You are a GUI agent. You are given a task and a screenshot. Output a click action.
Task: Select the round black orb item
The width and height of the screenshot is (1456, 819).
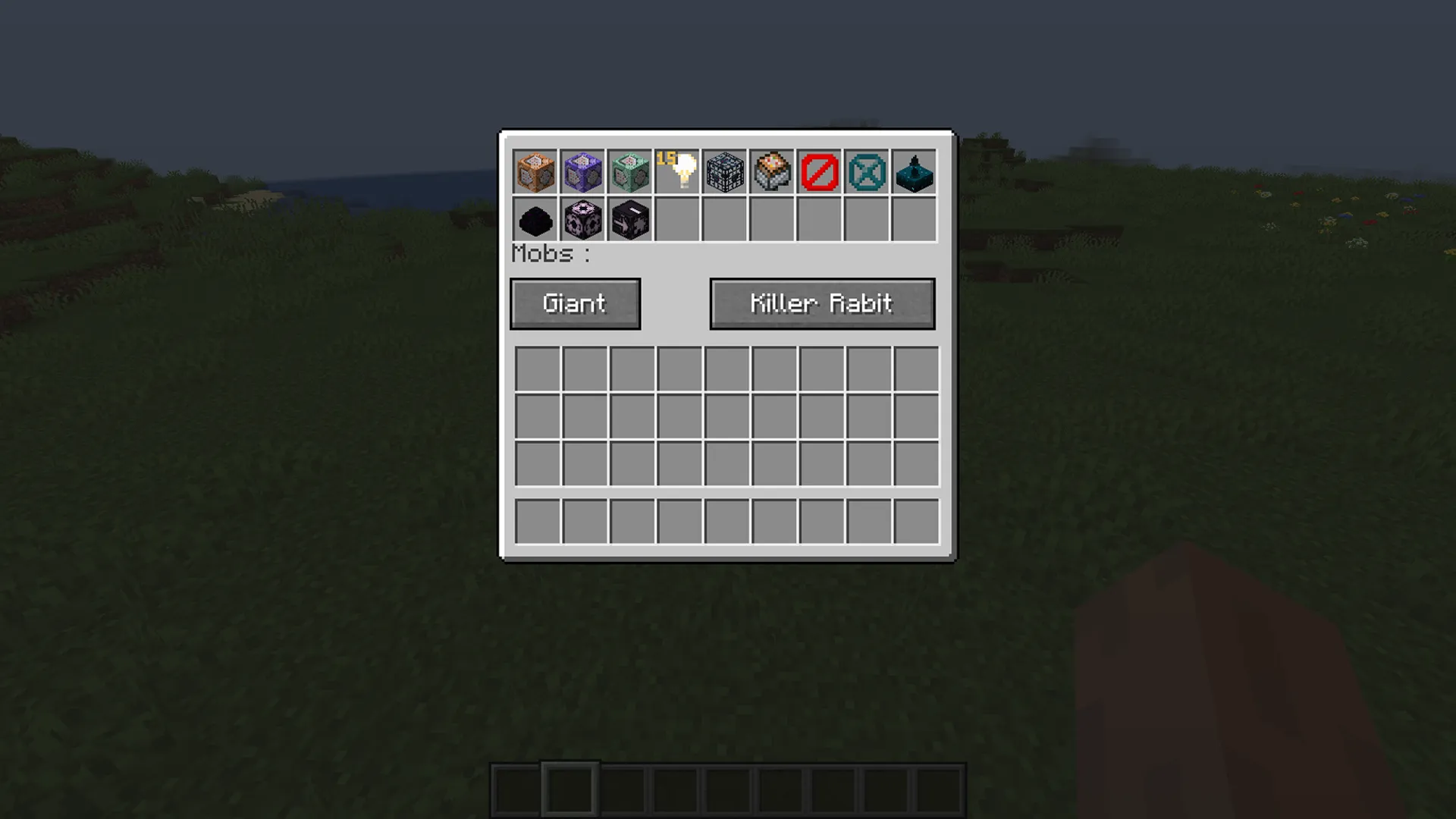[537, 219]
